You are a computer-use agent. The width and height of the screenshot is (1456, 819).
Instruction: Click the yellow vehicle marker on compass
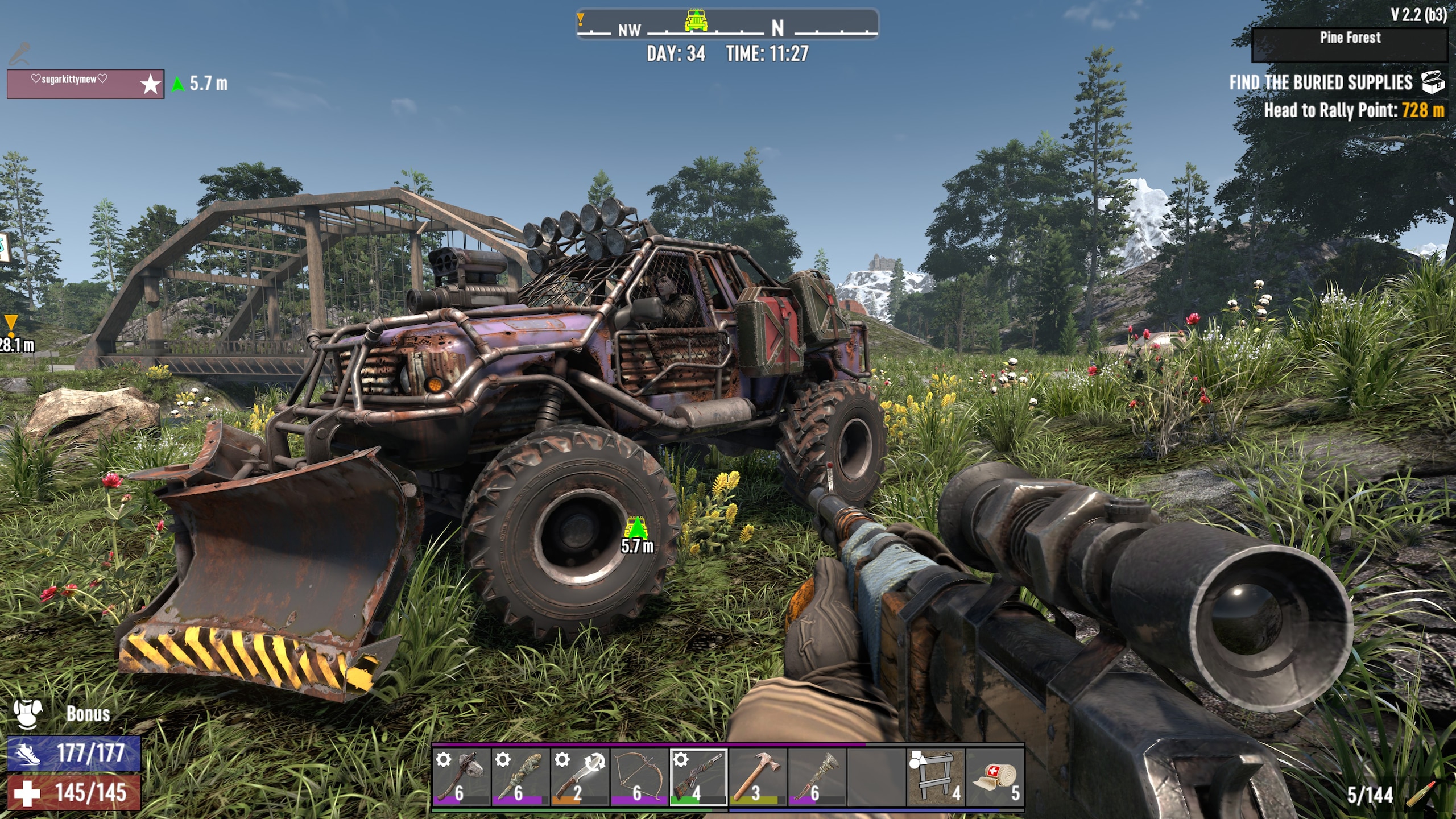coord(696,20)
